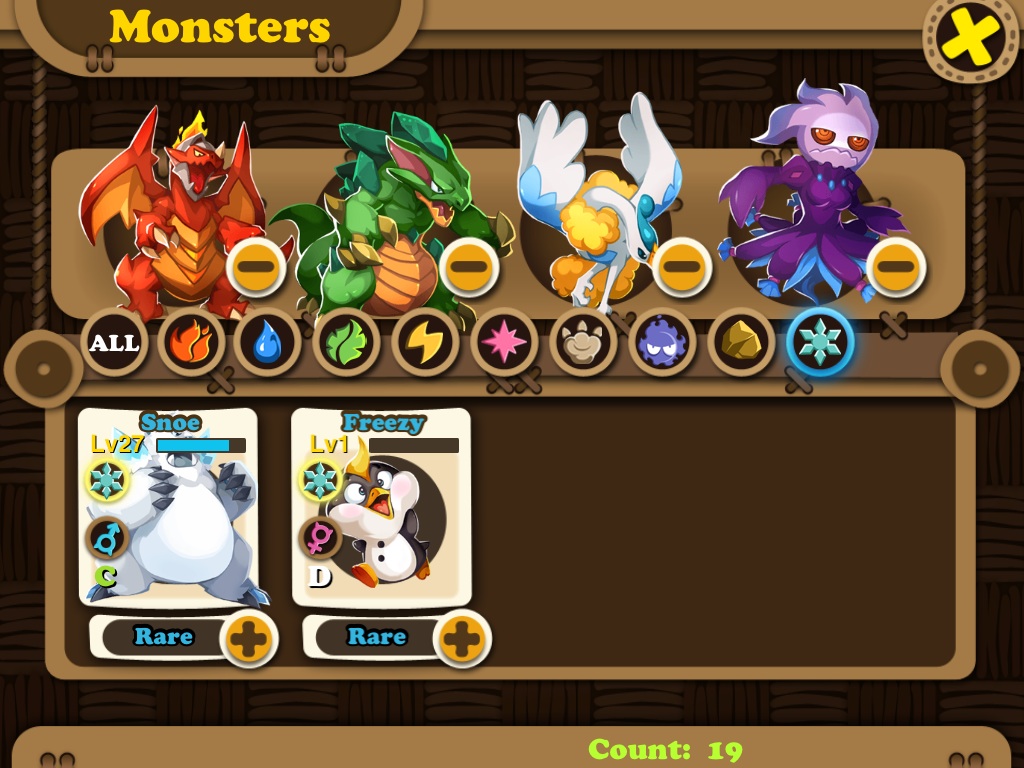The image size is (1024, 768).
Task: Select the lightning bolt element filter
Action: [425, 343]
